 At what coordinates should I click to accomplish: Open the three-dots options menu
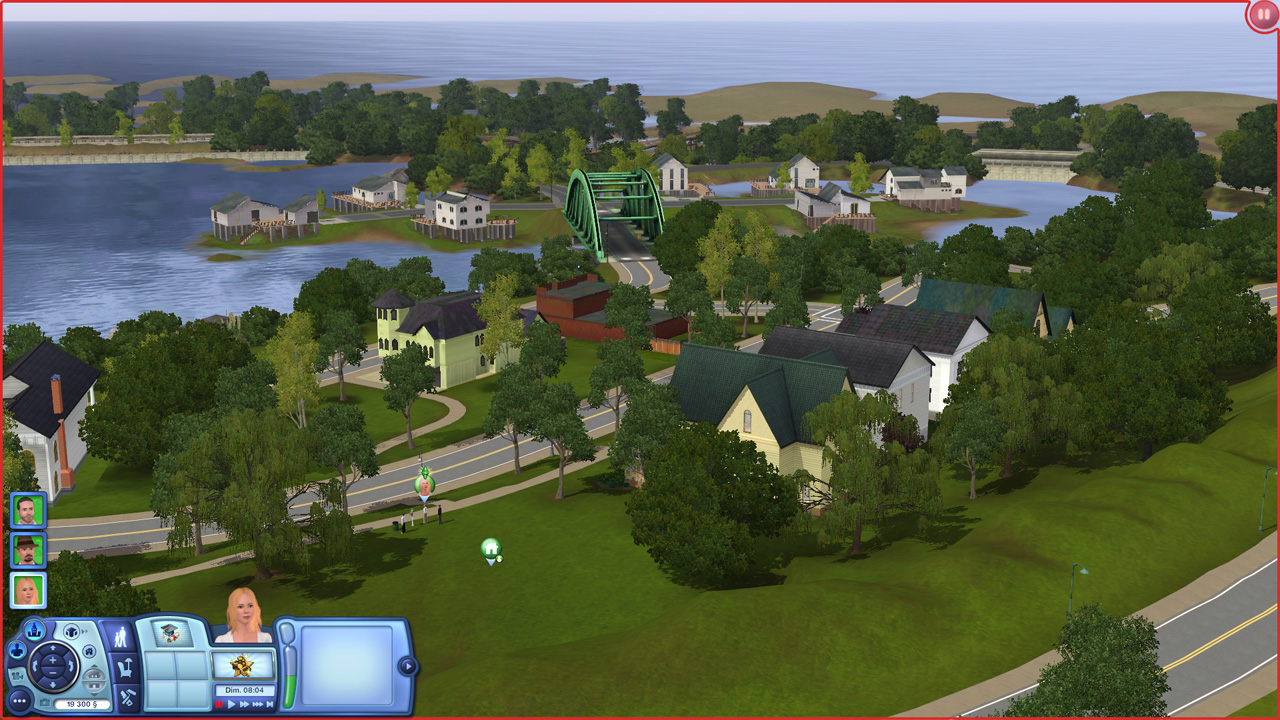click(x=20, y=700)
